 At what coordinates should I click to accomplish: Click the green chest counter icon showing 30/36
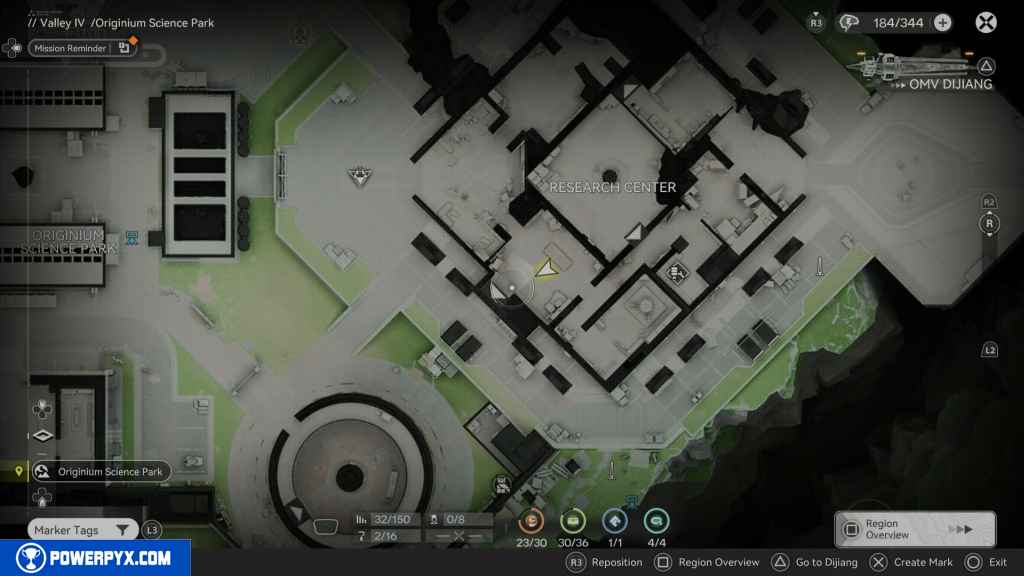[x=573, y=520]
